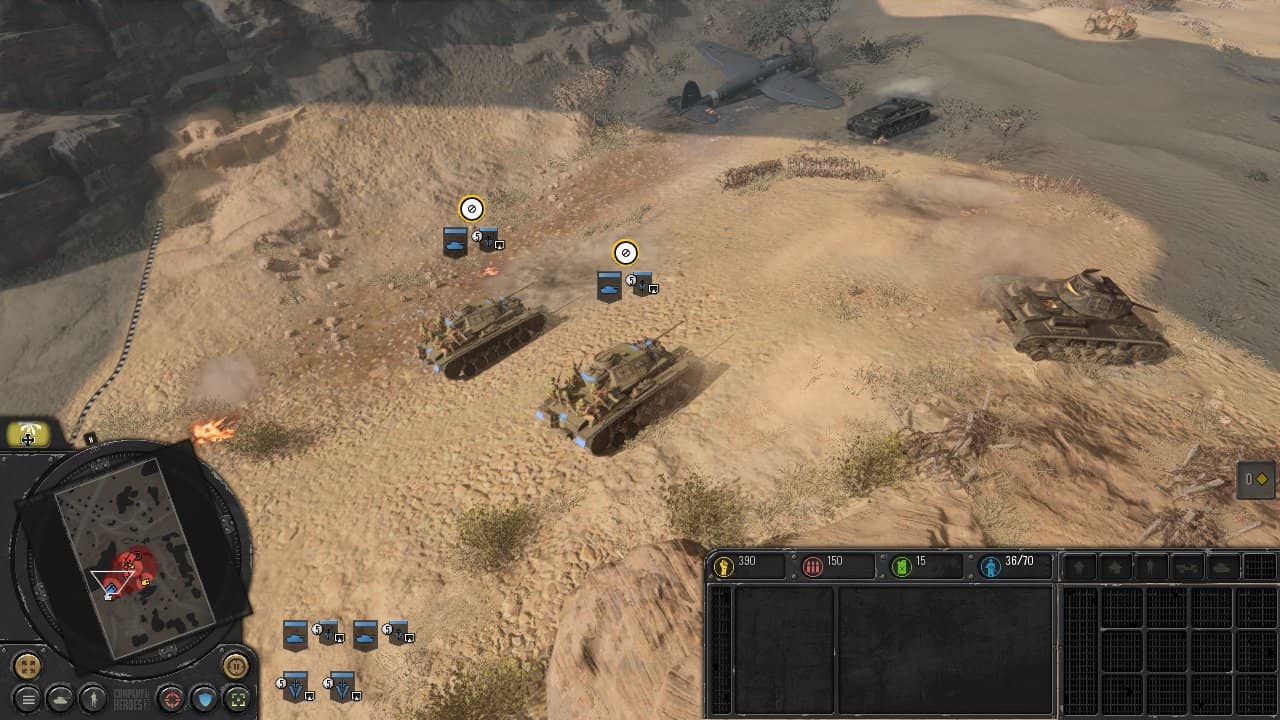Activate the blue shield minimap ping button
Image resolution: width=1280 pixels, height=720 pixels.
tap(204, 698)
